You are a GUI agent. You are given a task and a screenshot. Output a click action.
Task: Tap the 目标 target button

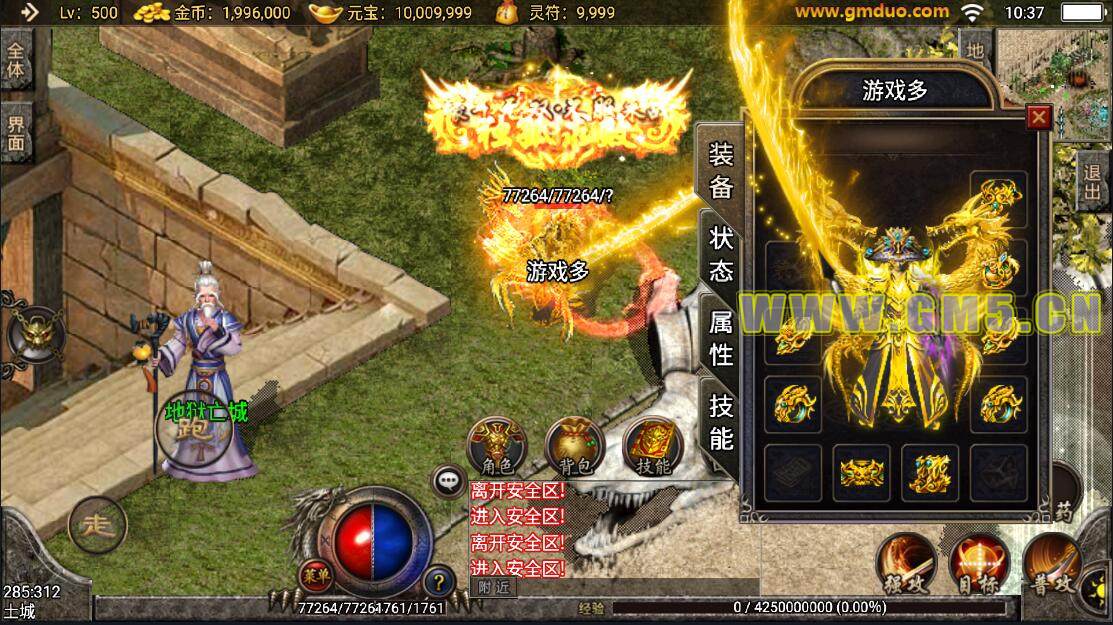978,562
